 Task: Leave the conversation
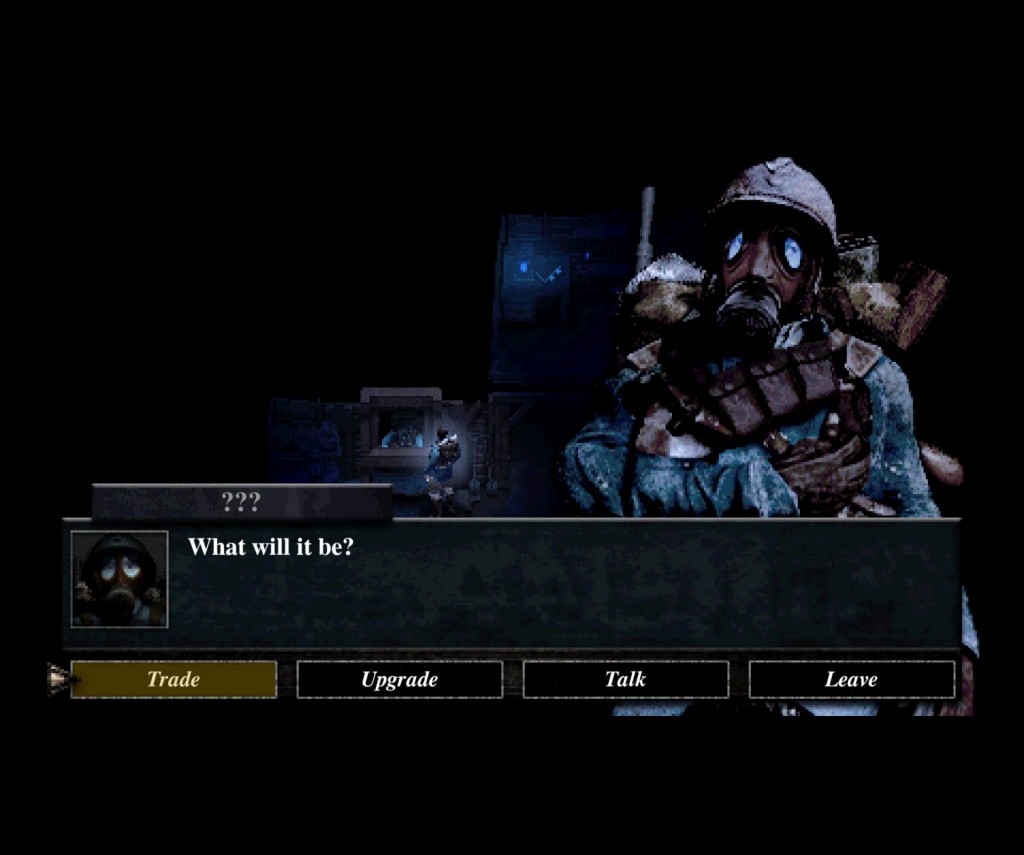coord(851,680)
